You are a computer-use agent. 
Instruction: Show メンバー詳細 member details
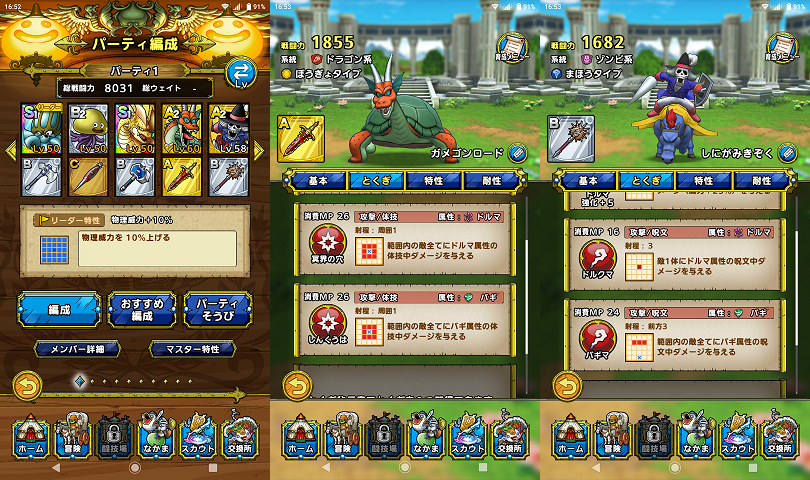tap(78, 349)
